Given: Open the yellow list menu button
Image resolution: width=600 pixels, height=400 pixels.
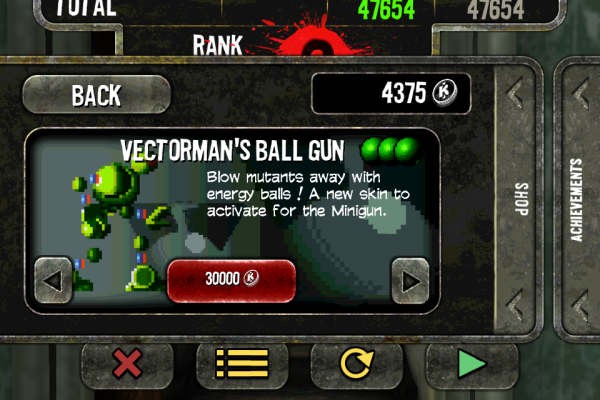Looking at the screenshot, I should click(242, 365).
